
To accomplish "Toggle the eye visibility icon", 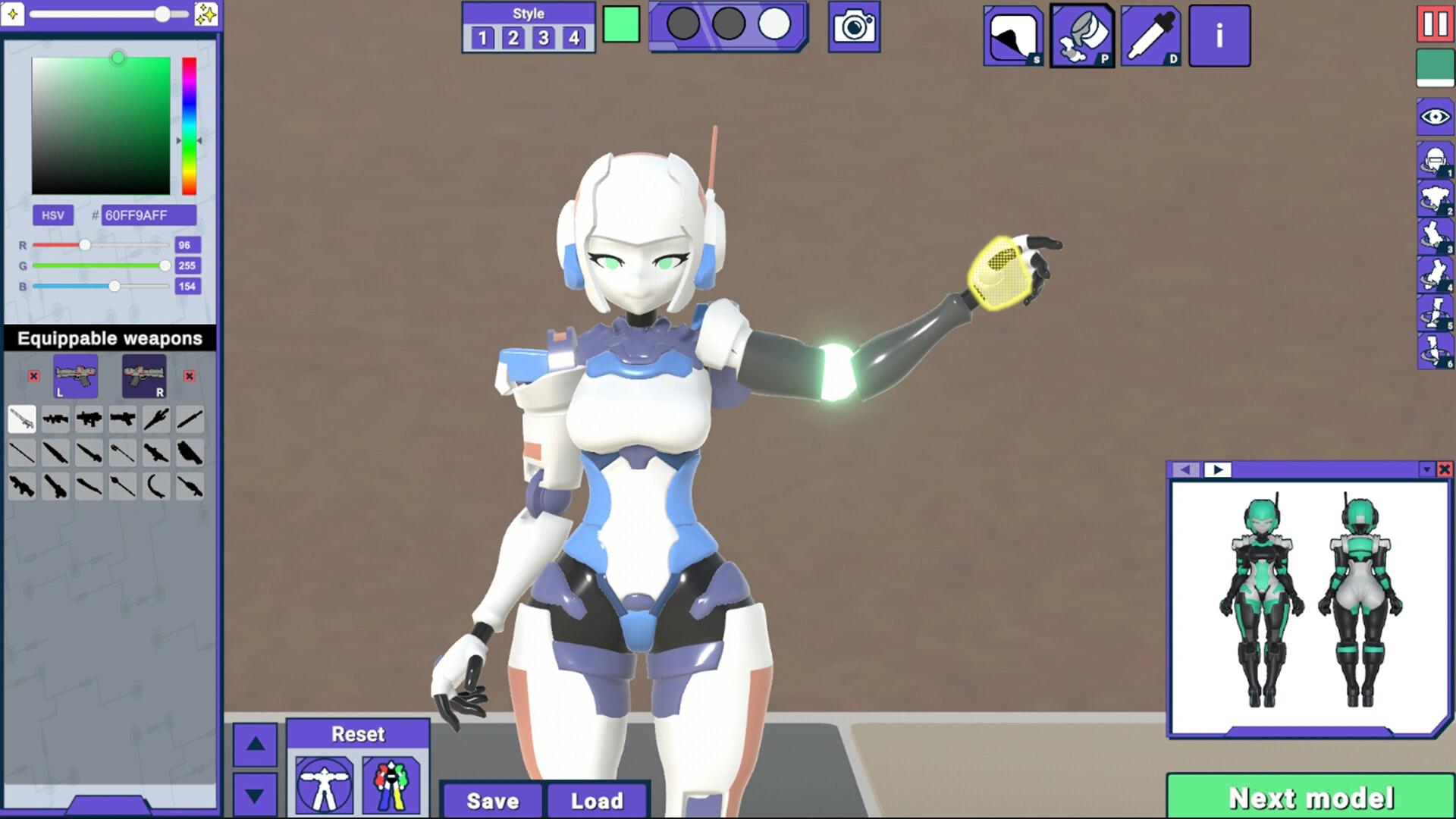I will pyautogui.click(x=1434, y=117).
